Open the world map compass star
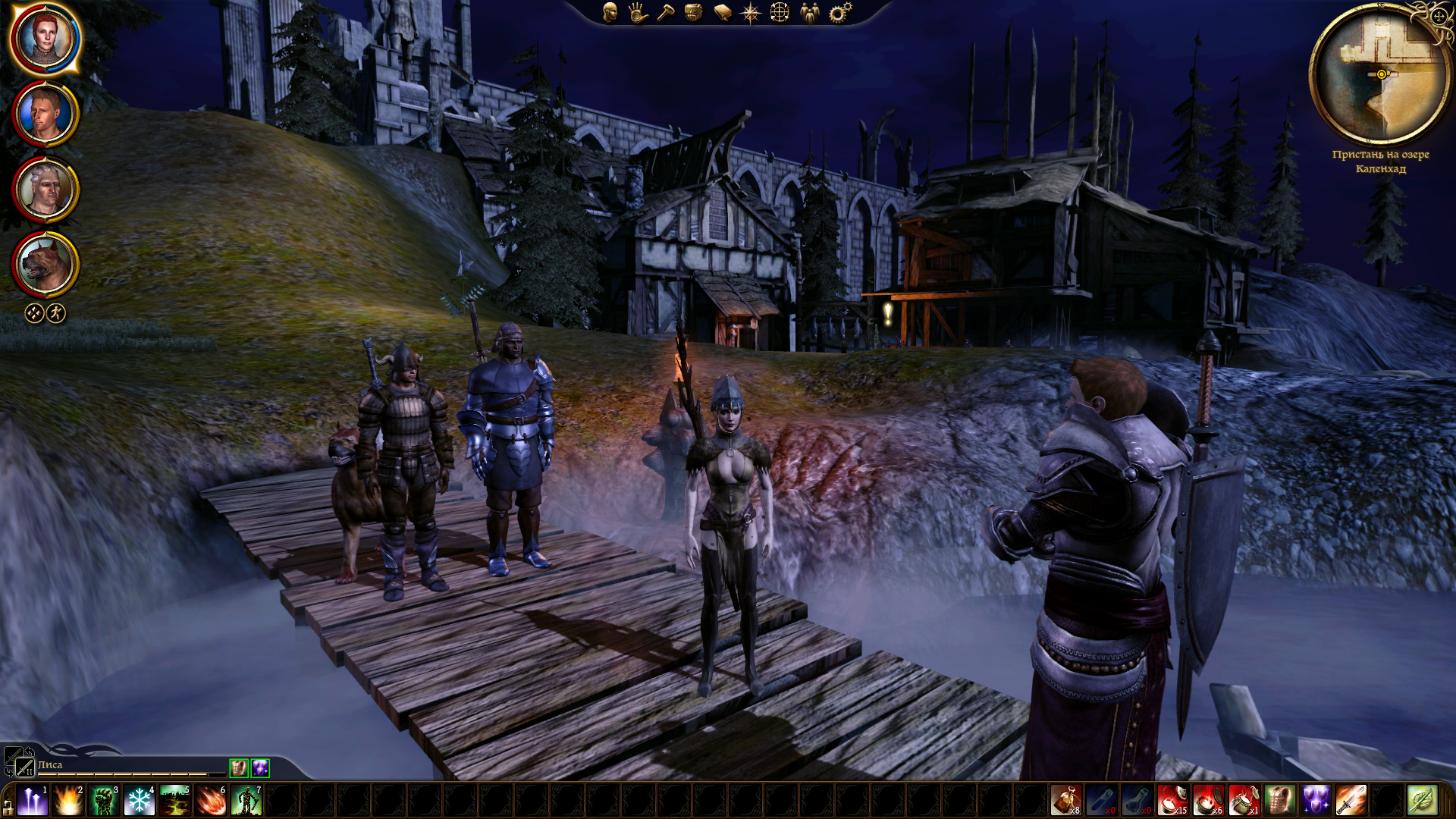Viewport: 1456px width, 819px height. pos(750,12)
